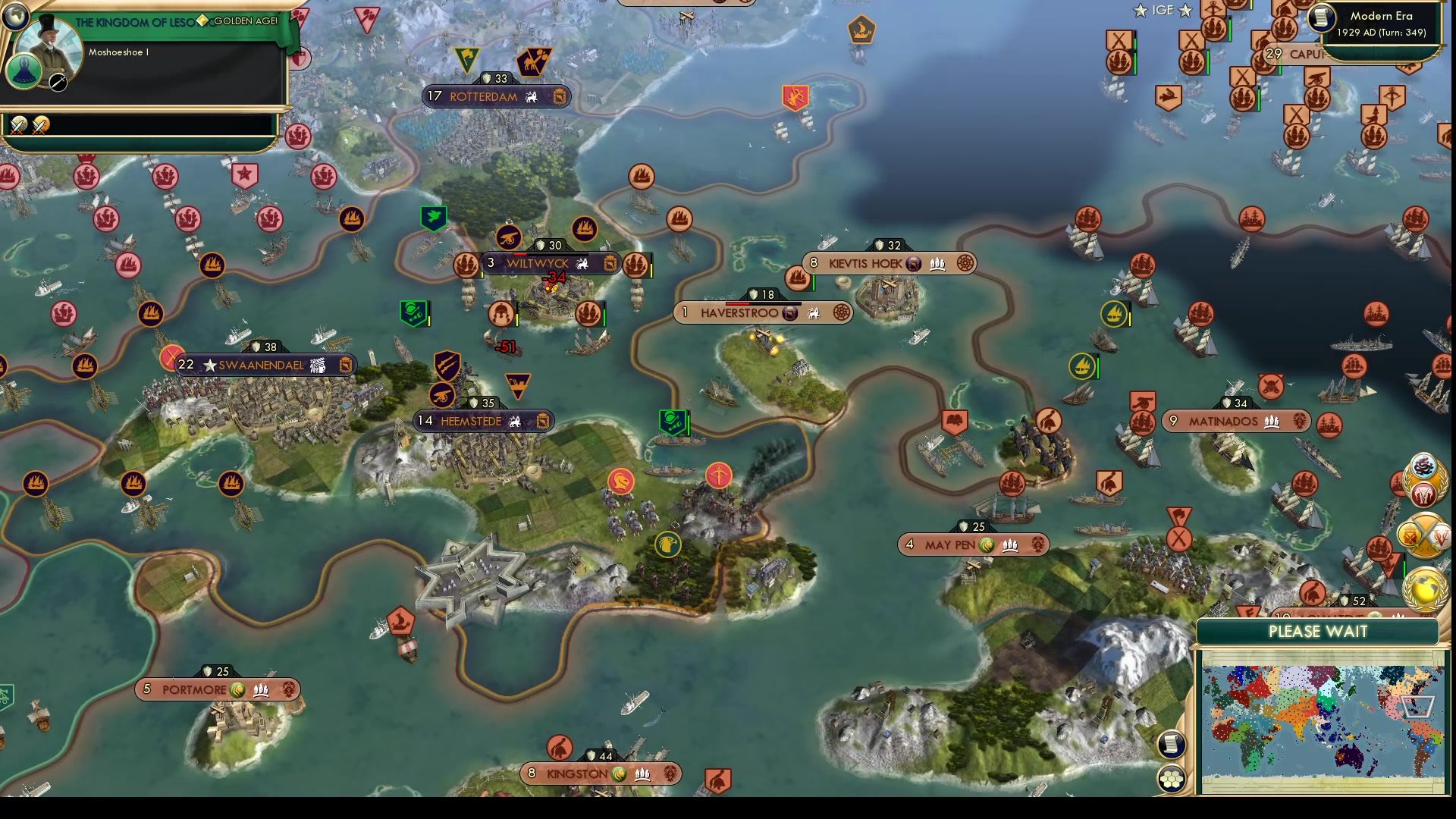Click the Modern Era scroll icon
This screenshot has width=1456, height=819.
coord(1323,20)
